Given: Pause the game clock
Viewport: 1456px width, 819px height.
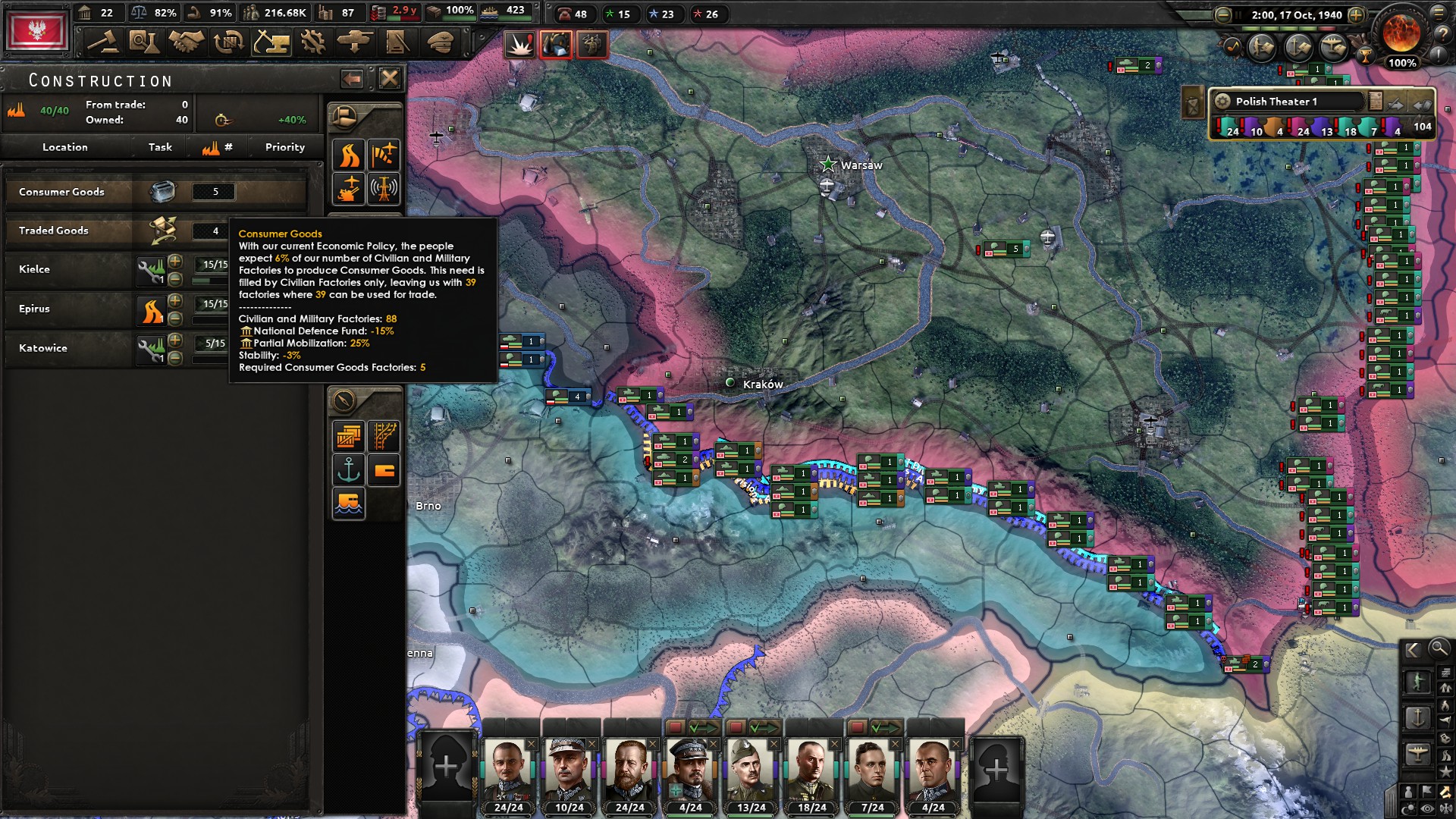Looking at the screenshot, I should click(1238, 15).
